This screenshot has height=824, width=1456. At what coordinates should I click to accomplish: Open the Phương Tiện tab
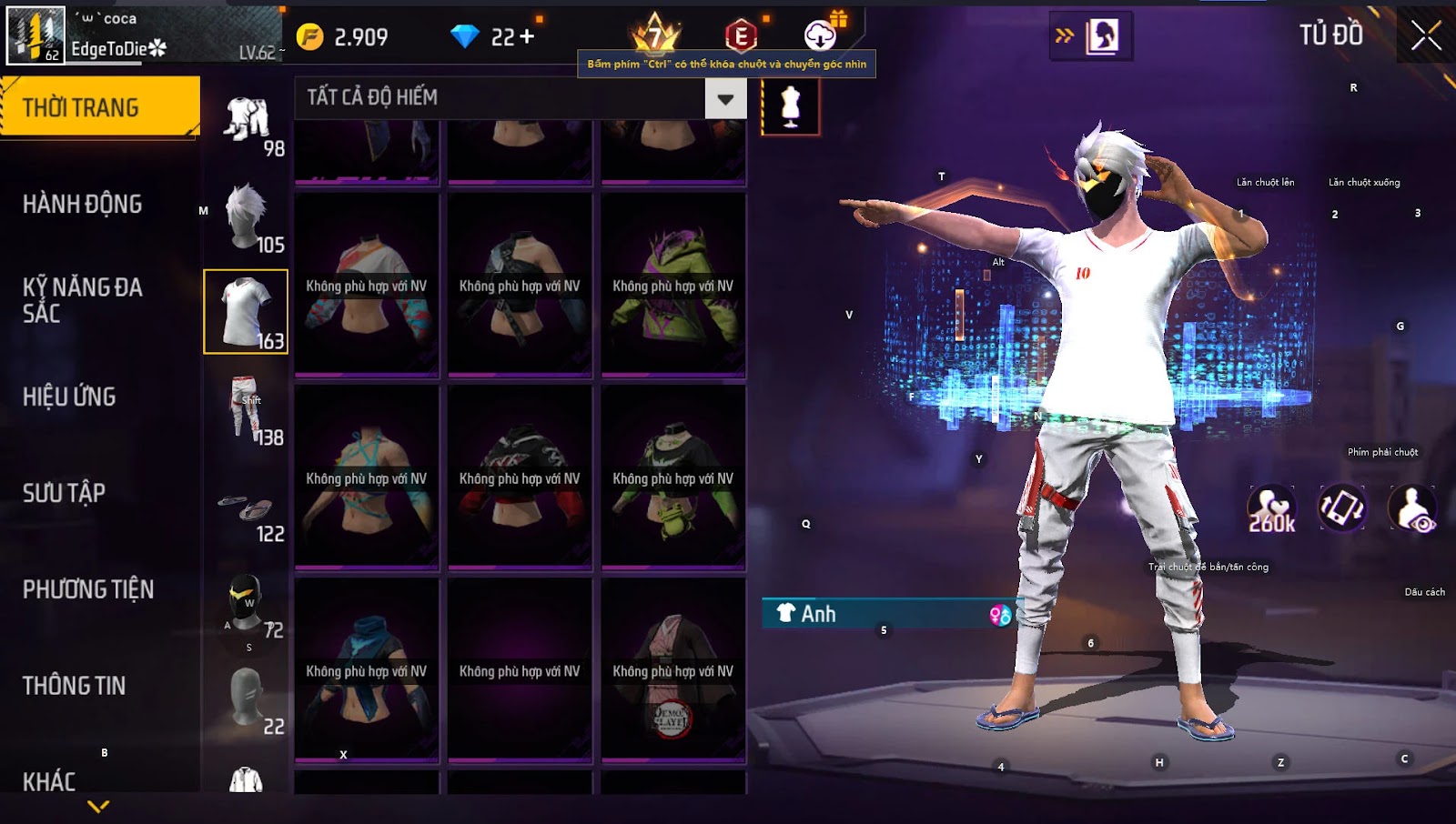(88, 589)
